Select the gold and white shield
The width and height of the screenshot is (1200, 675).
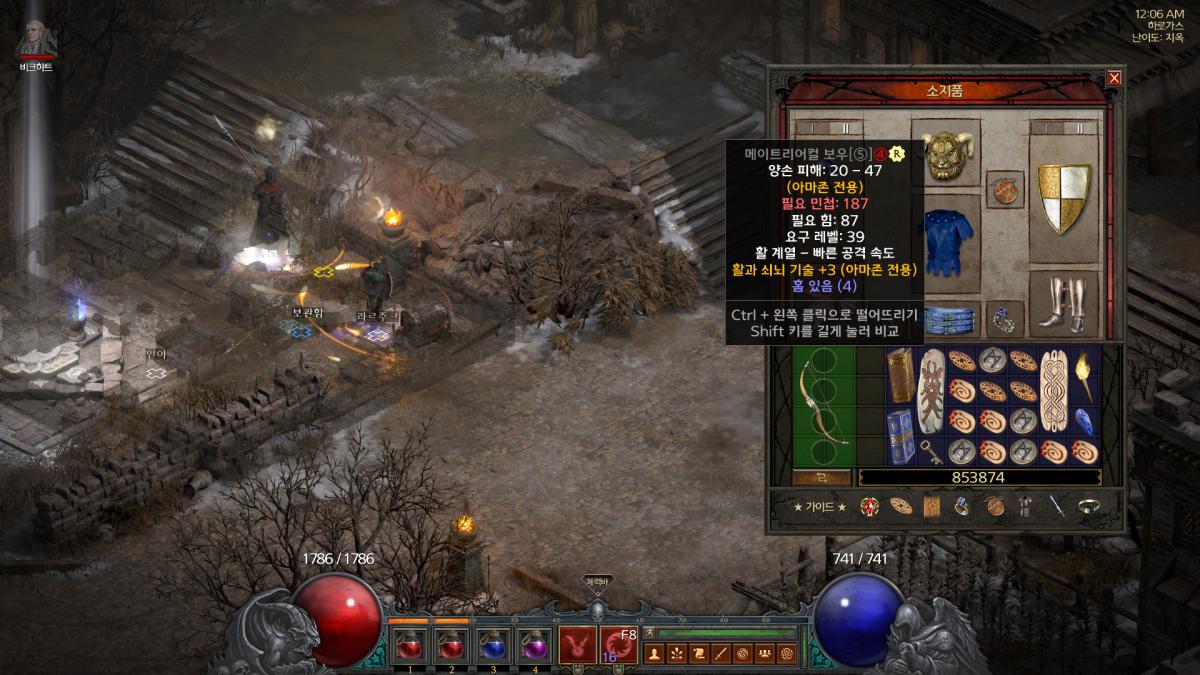1063,198
